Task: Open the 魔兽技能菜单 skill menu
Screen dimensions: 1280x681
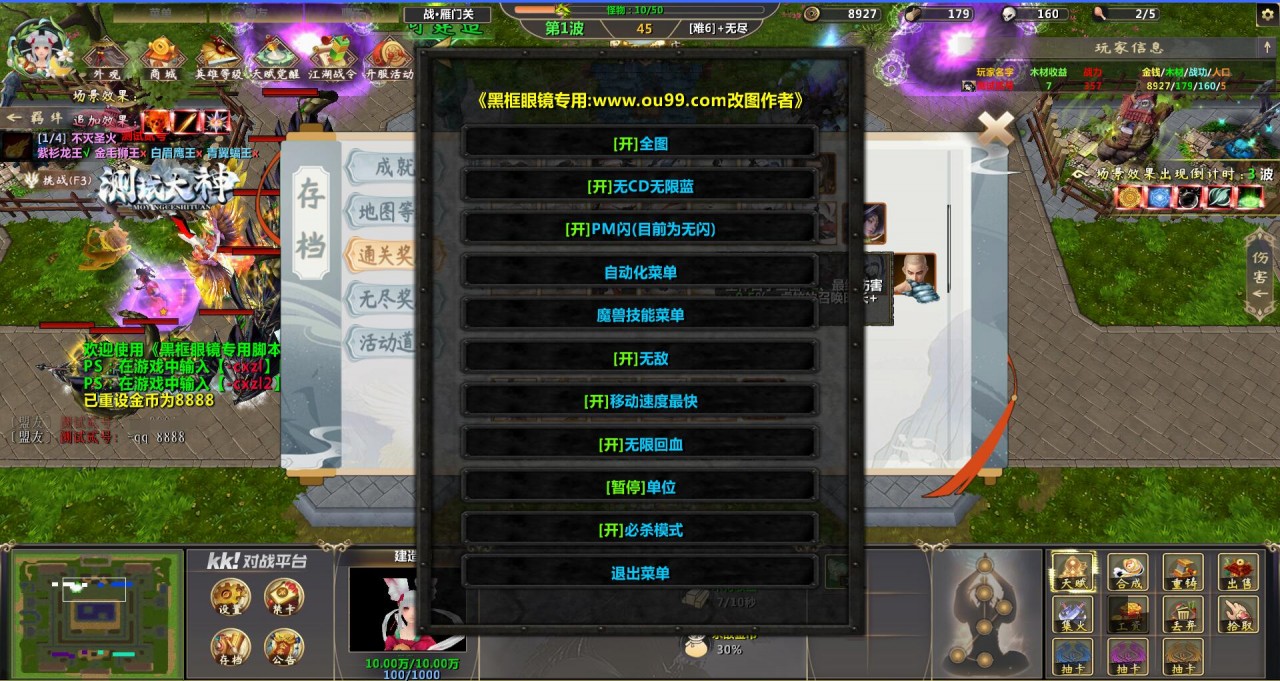Action: click(640, 315)
